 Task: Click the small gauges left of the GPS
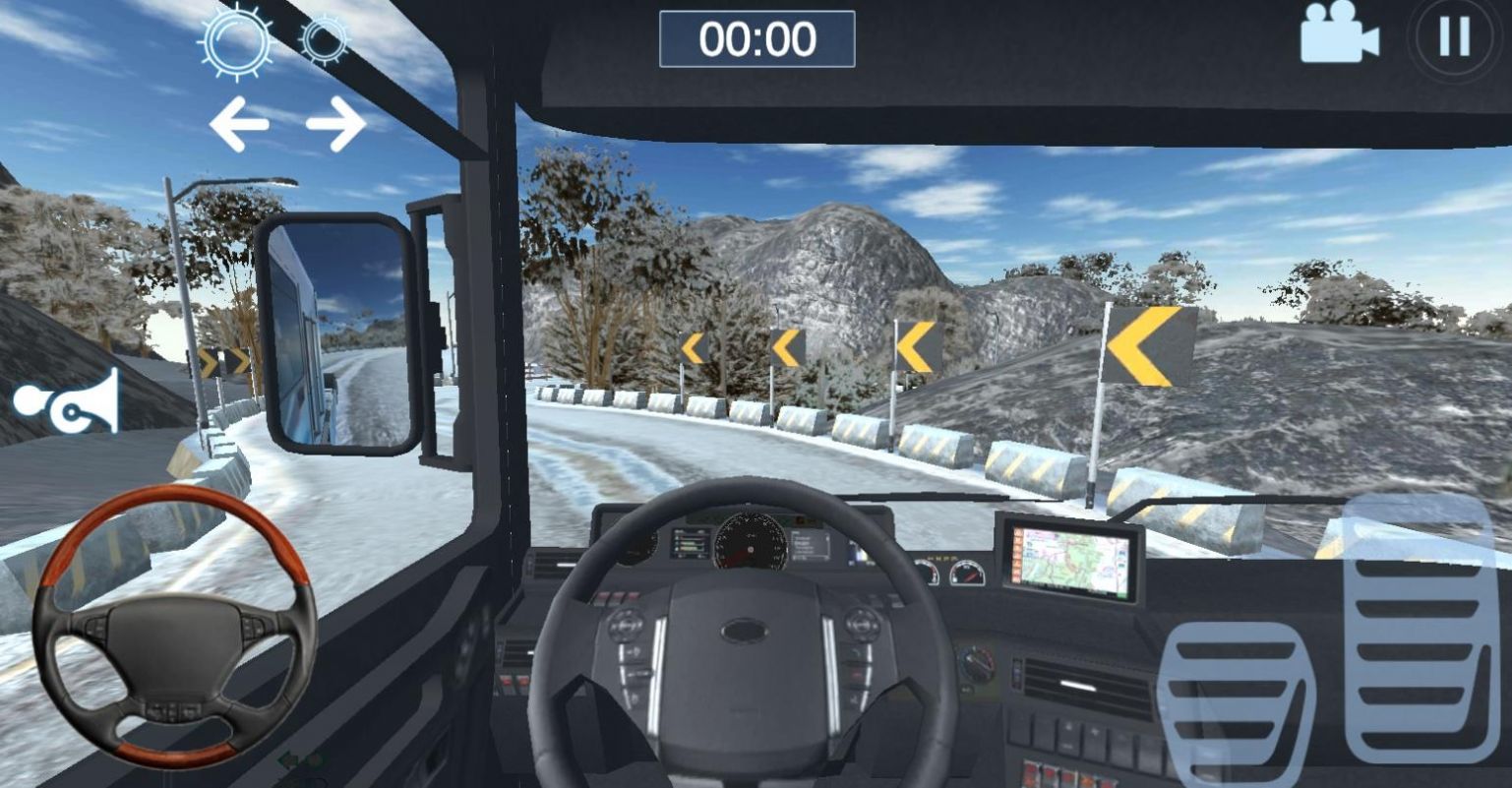947,571
